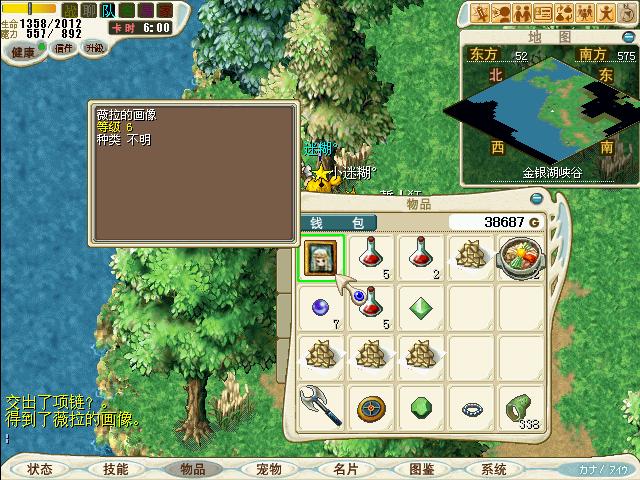
Task: Open the 宠物 pets menu
Action: click(x=268, y=469)
